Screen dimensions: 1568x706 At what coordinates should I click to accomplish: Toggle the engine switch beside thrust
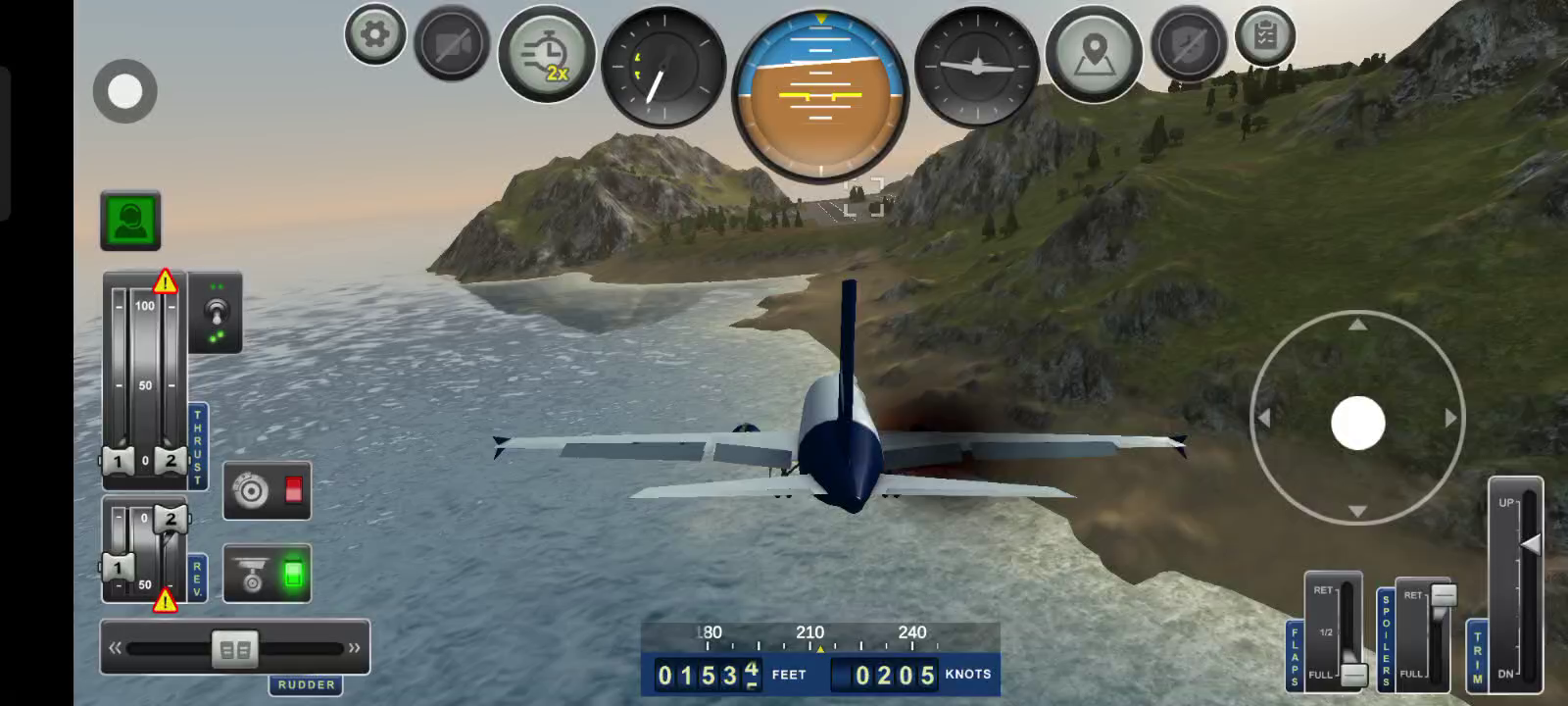point(216,314)
